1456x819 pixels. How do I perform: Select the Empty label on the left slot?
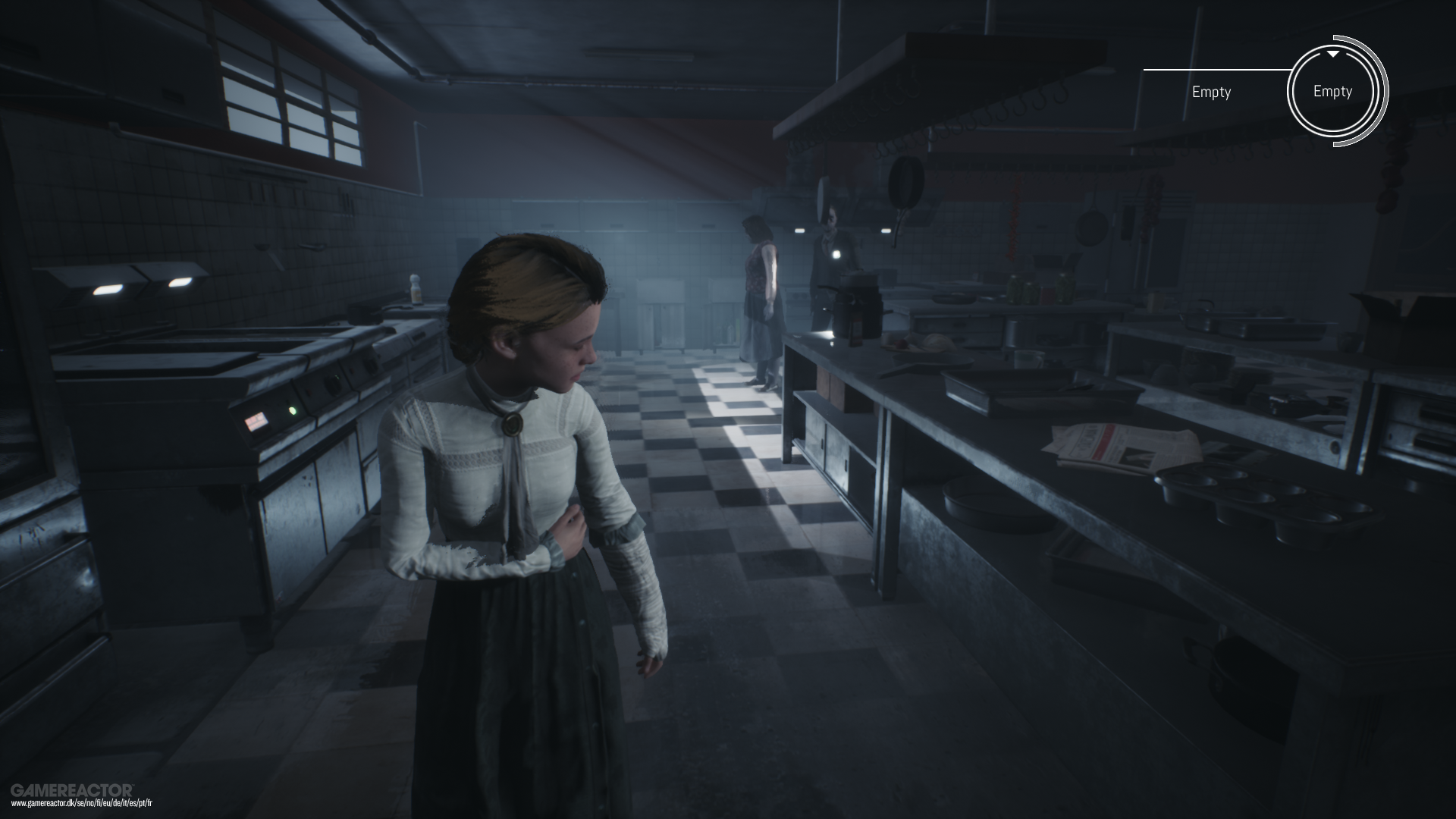1211,92
